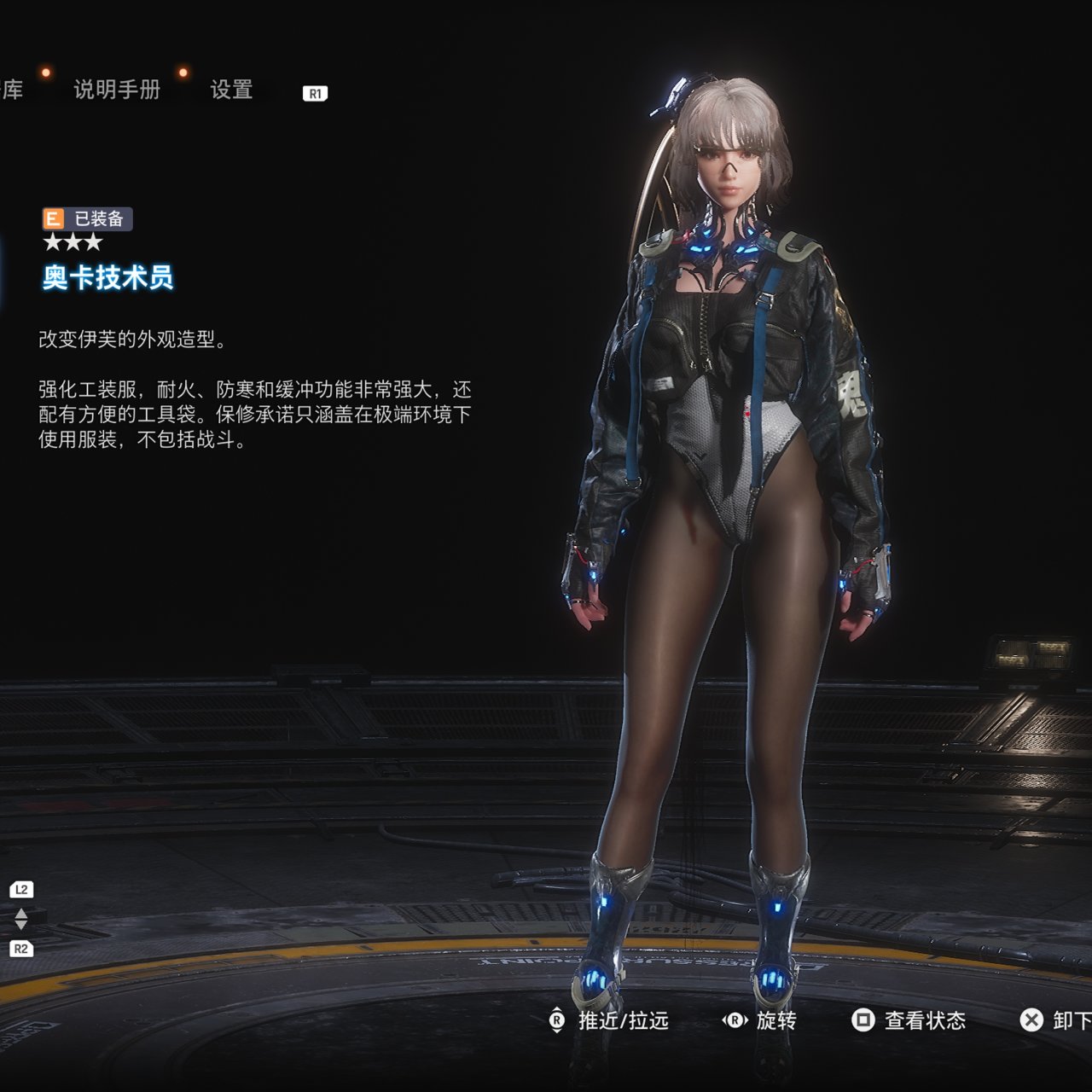
Task: Click the orange dot above 设置
Action: (181, 73)
